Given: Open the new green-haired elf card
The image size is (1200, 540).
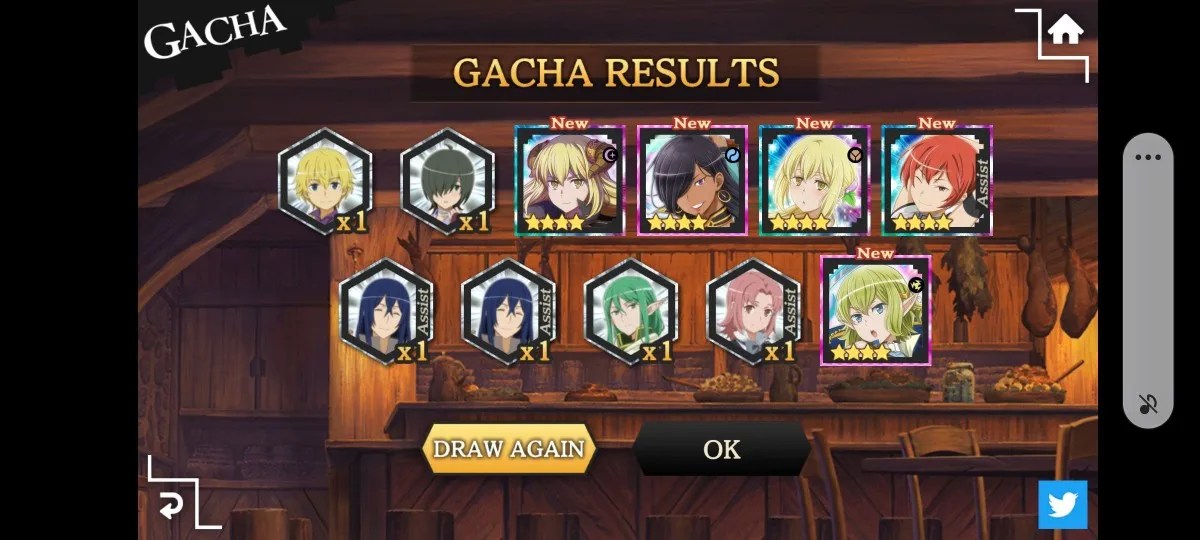Looking at the screenshot, I should click(875, 311).
